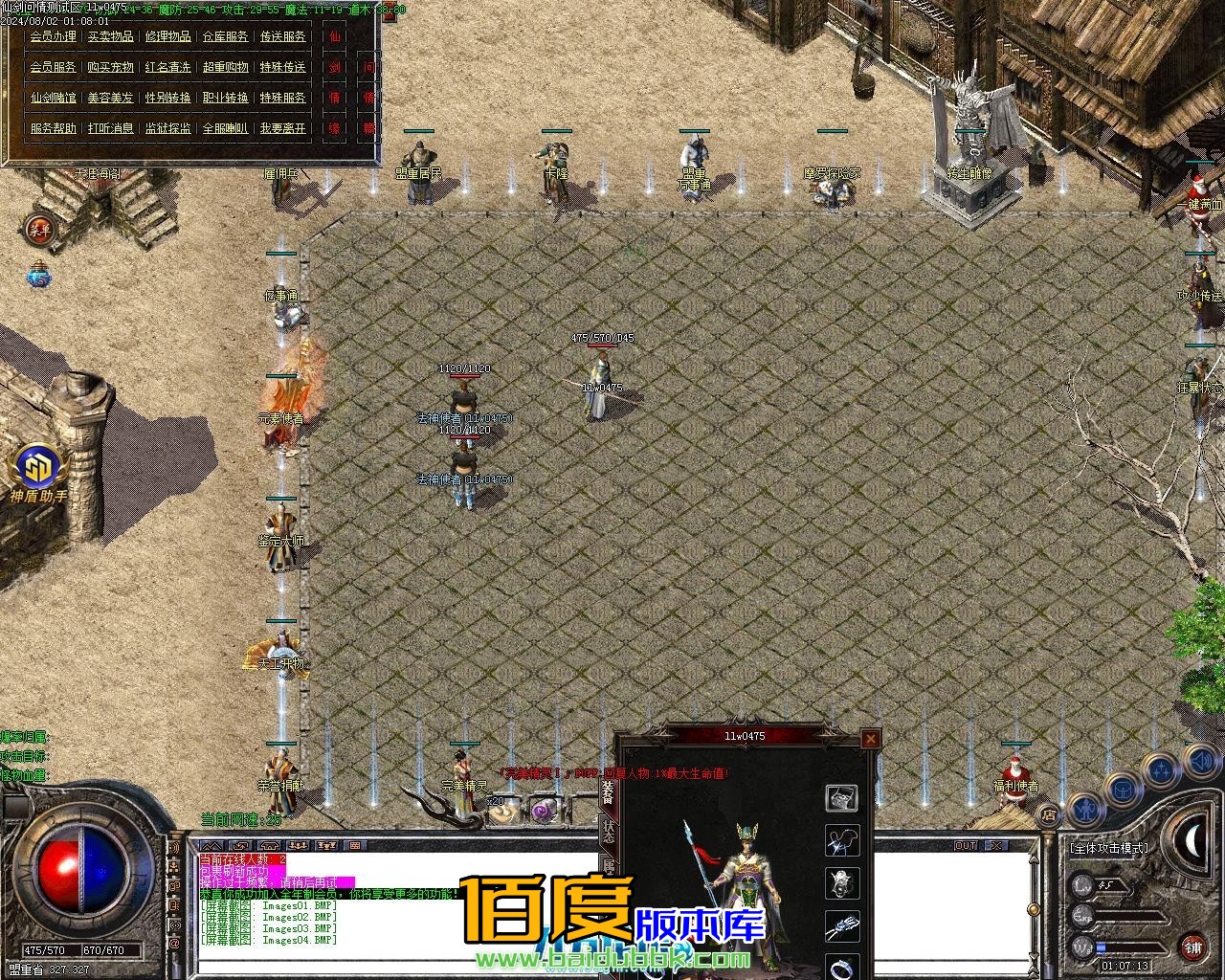Select the ring equipment slot
This screenshot has width=1225, height=980.
click(x=842, y=967)
